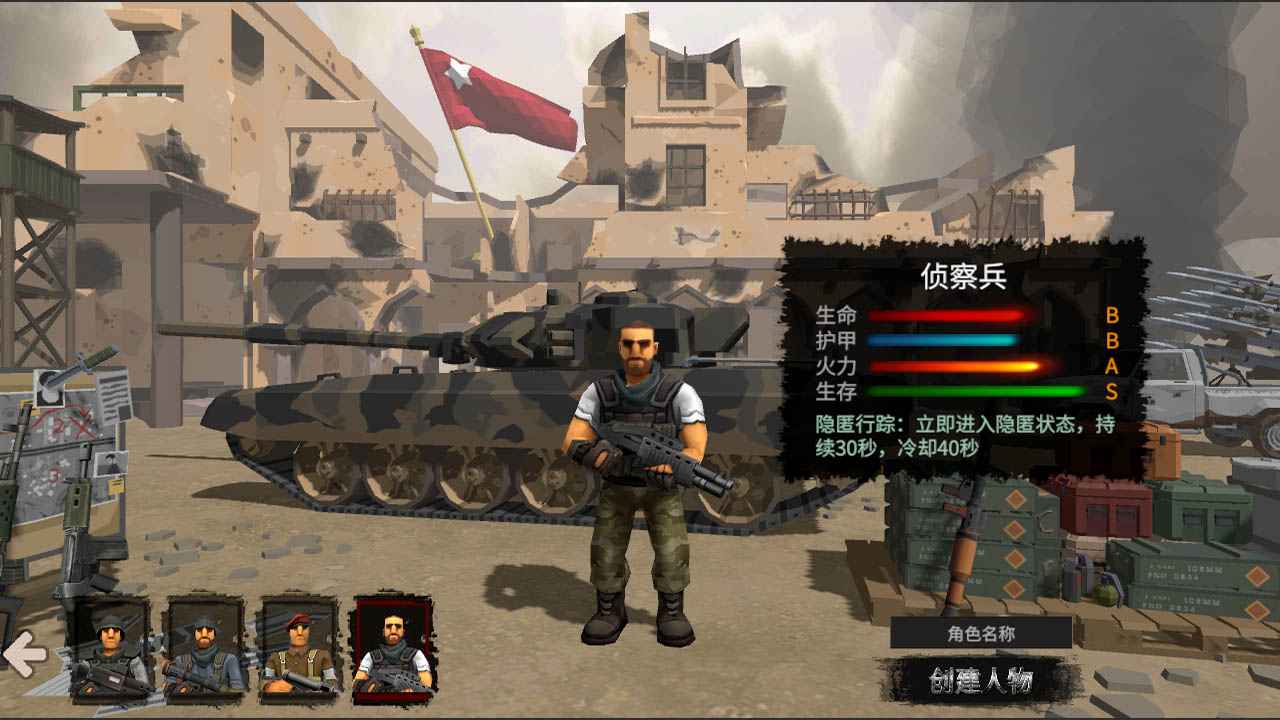This screenshot has width=1280, height=720.
Task: Click the B rating beside 生命
Action: tap(1112, 315)
